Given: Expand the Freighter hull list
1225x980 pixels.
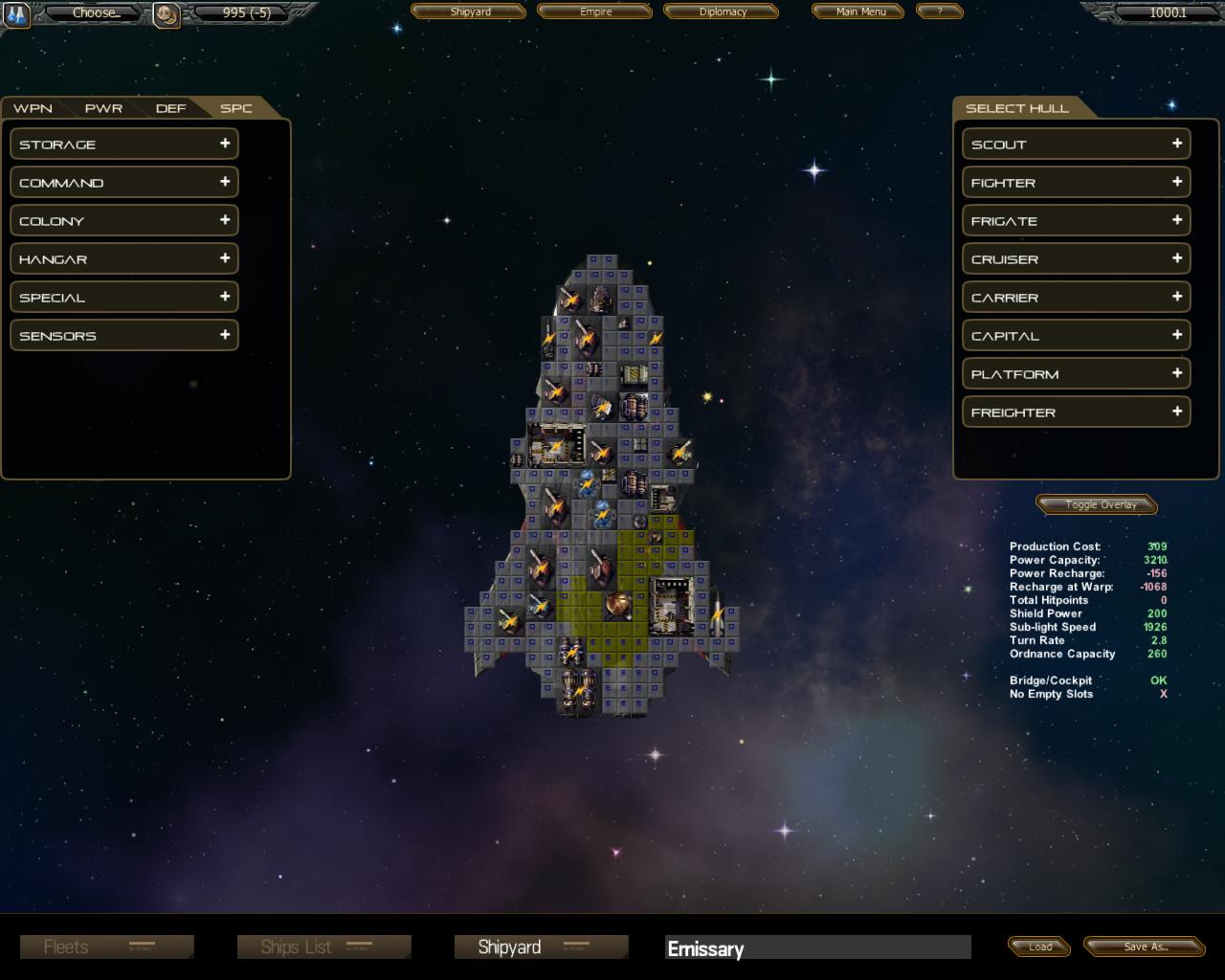Looking at the screenshot, I should [1076, 412].
